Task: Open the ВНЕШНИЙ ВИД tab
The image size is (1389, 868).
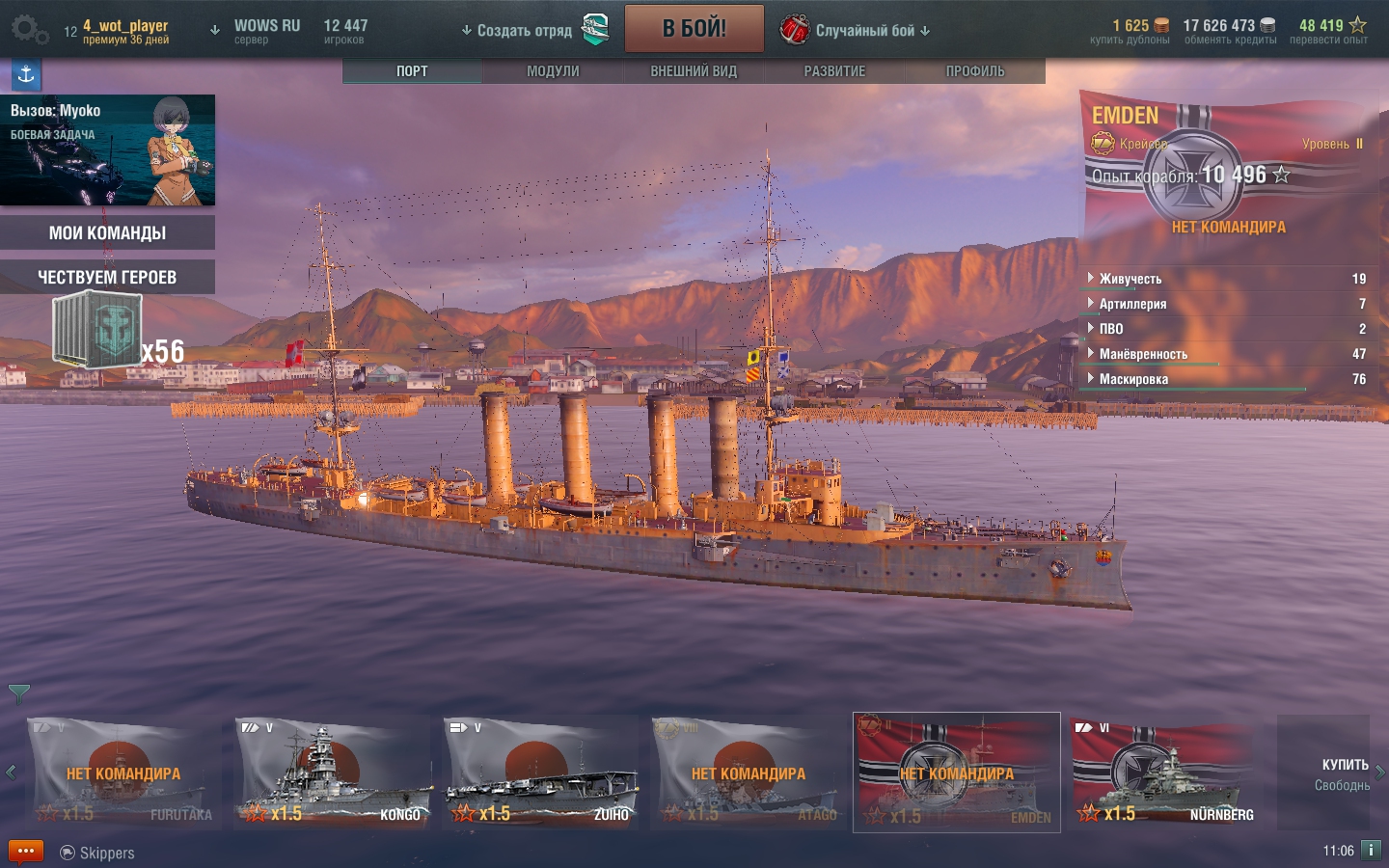Action: click(694, 71)
